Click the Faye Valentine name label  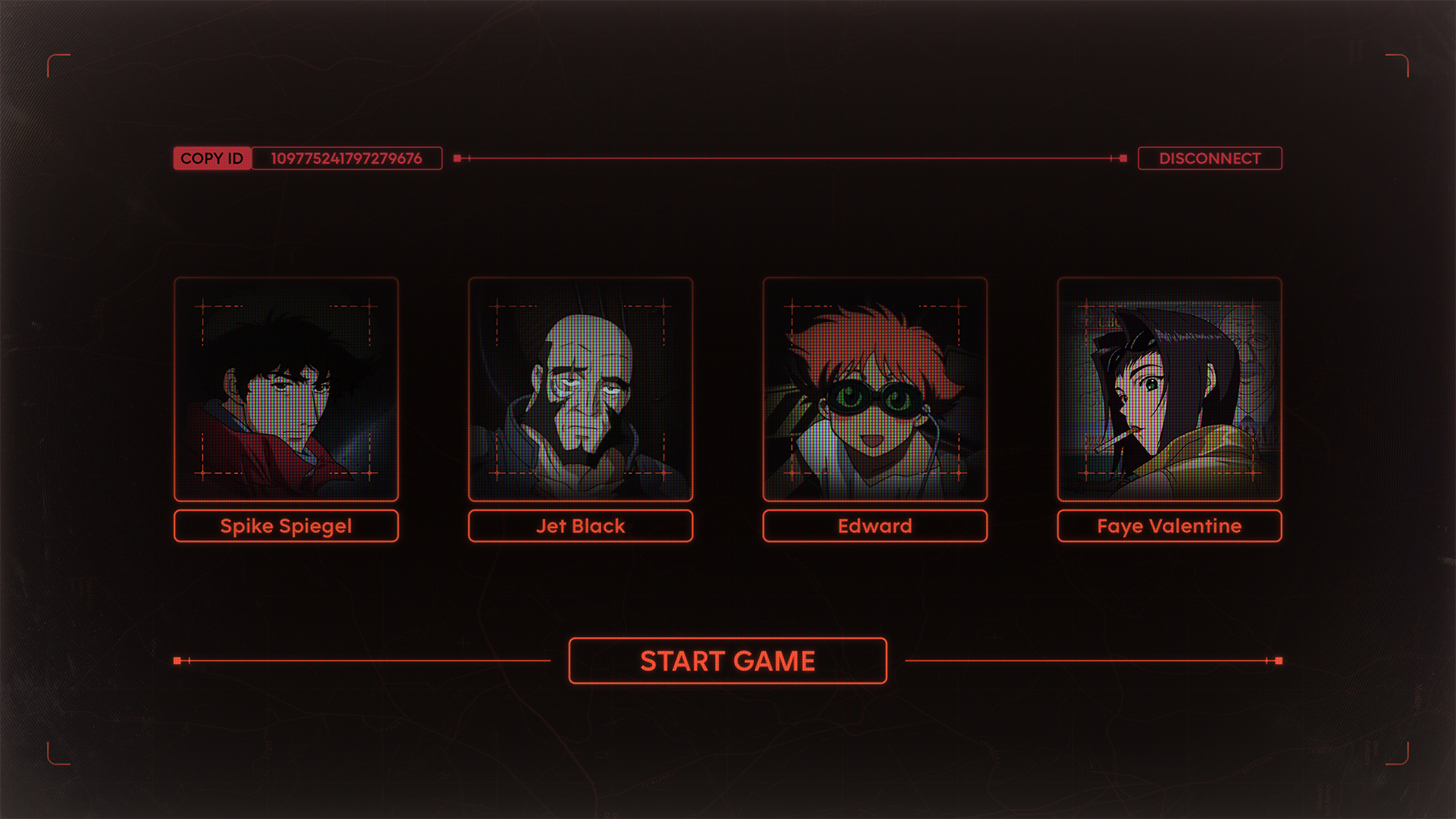(1169, 526)
